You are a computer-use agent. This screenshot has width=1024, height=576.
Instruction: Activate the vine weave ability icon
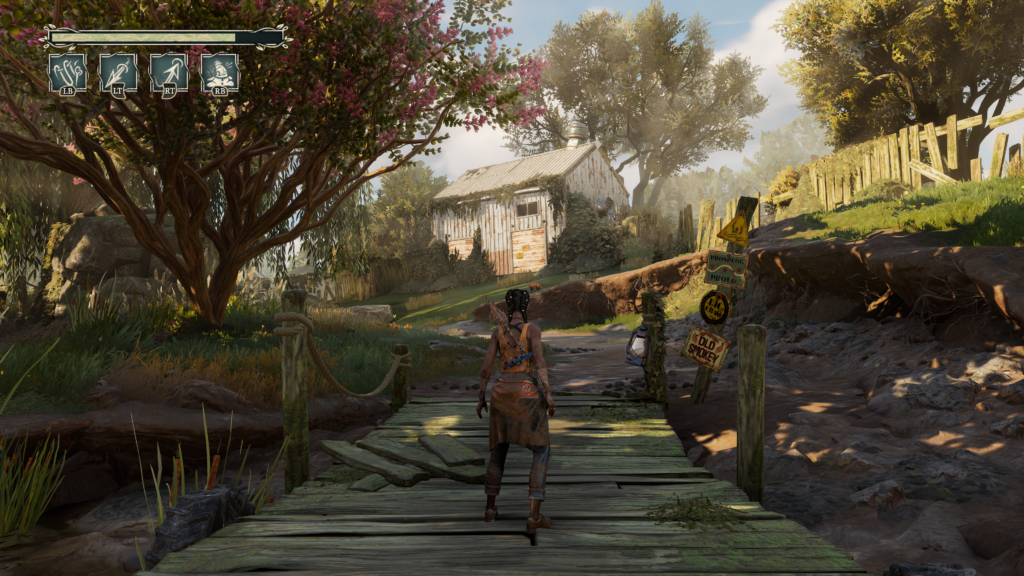[x=67, y=73]
